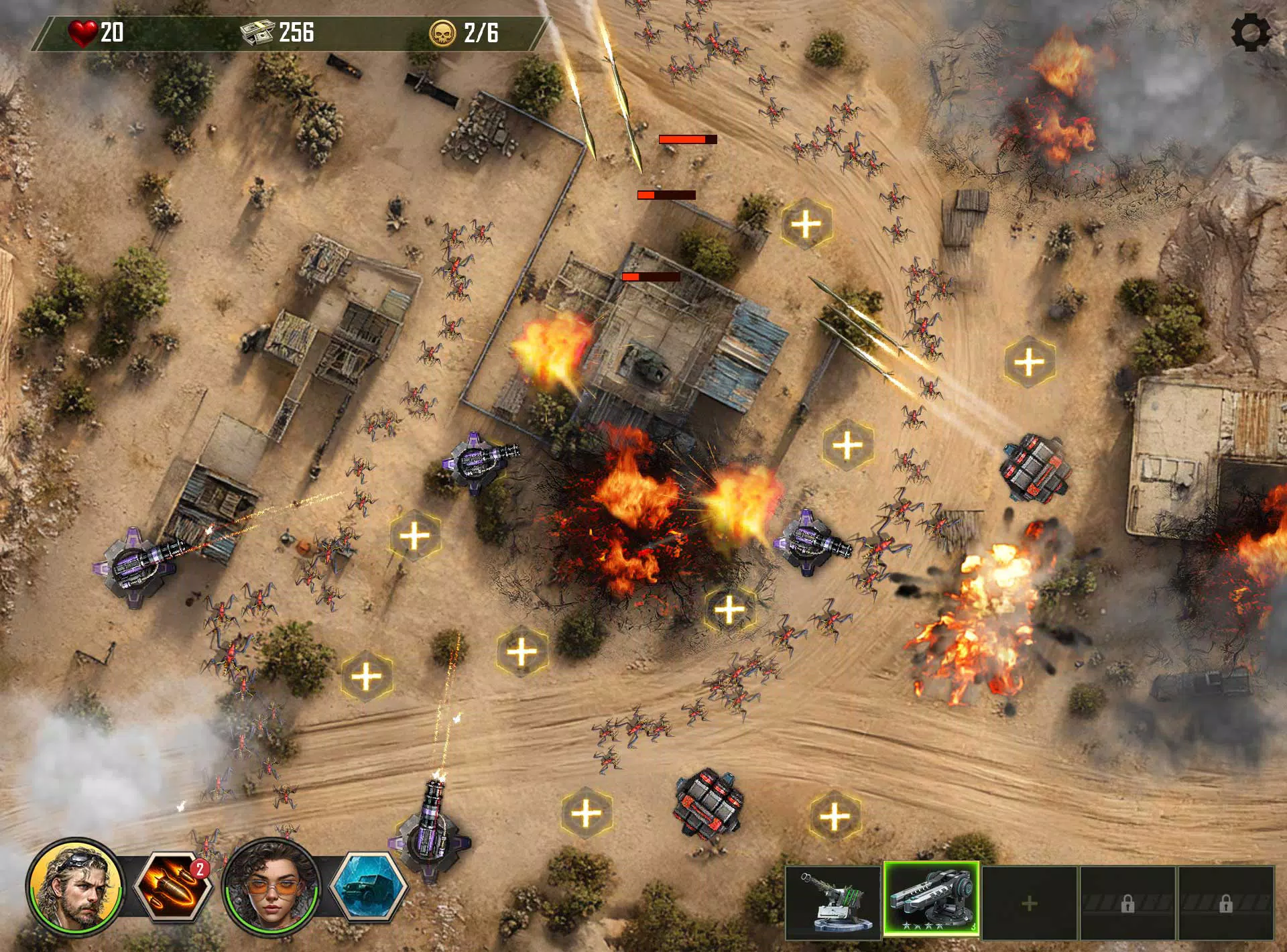This screenshot has width=1287, height=952.
Task: Click the empty plus card in tower bar
Action: (x=1030, y=903)
